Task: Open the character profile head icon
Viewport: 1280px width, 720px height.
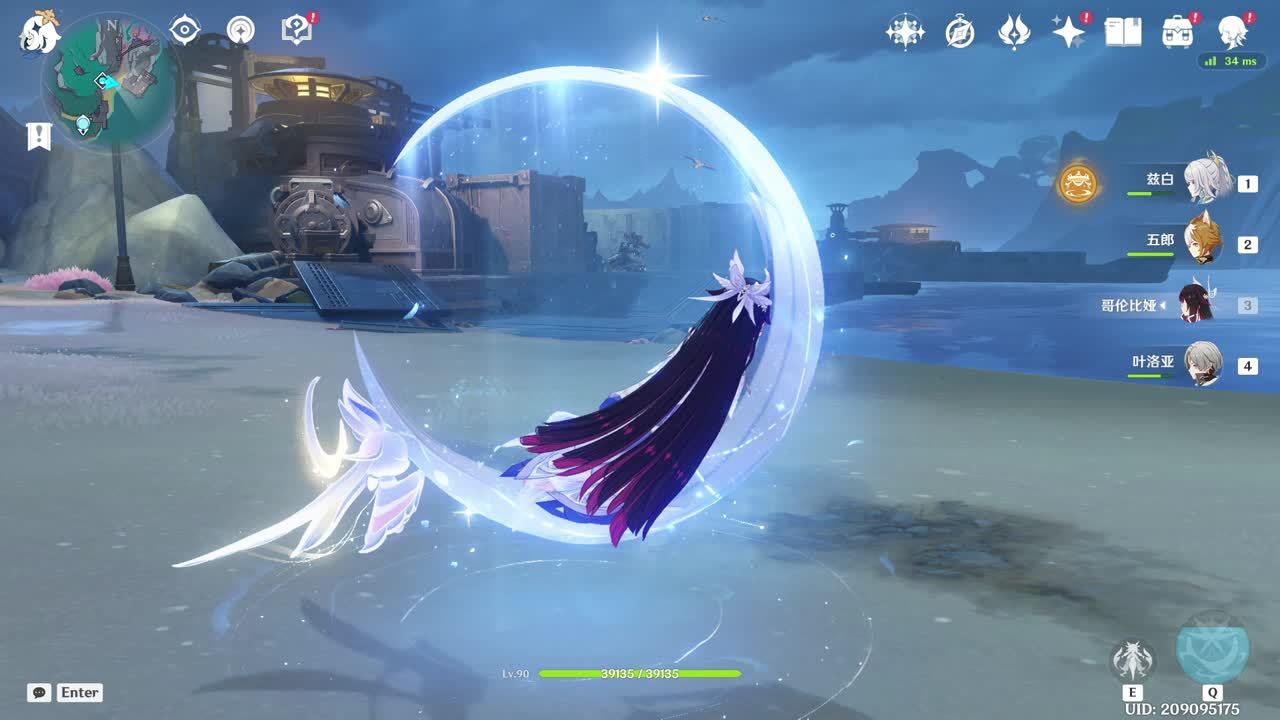Action: (x=1233, y=32)
